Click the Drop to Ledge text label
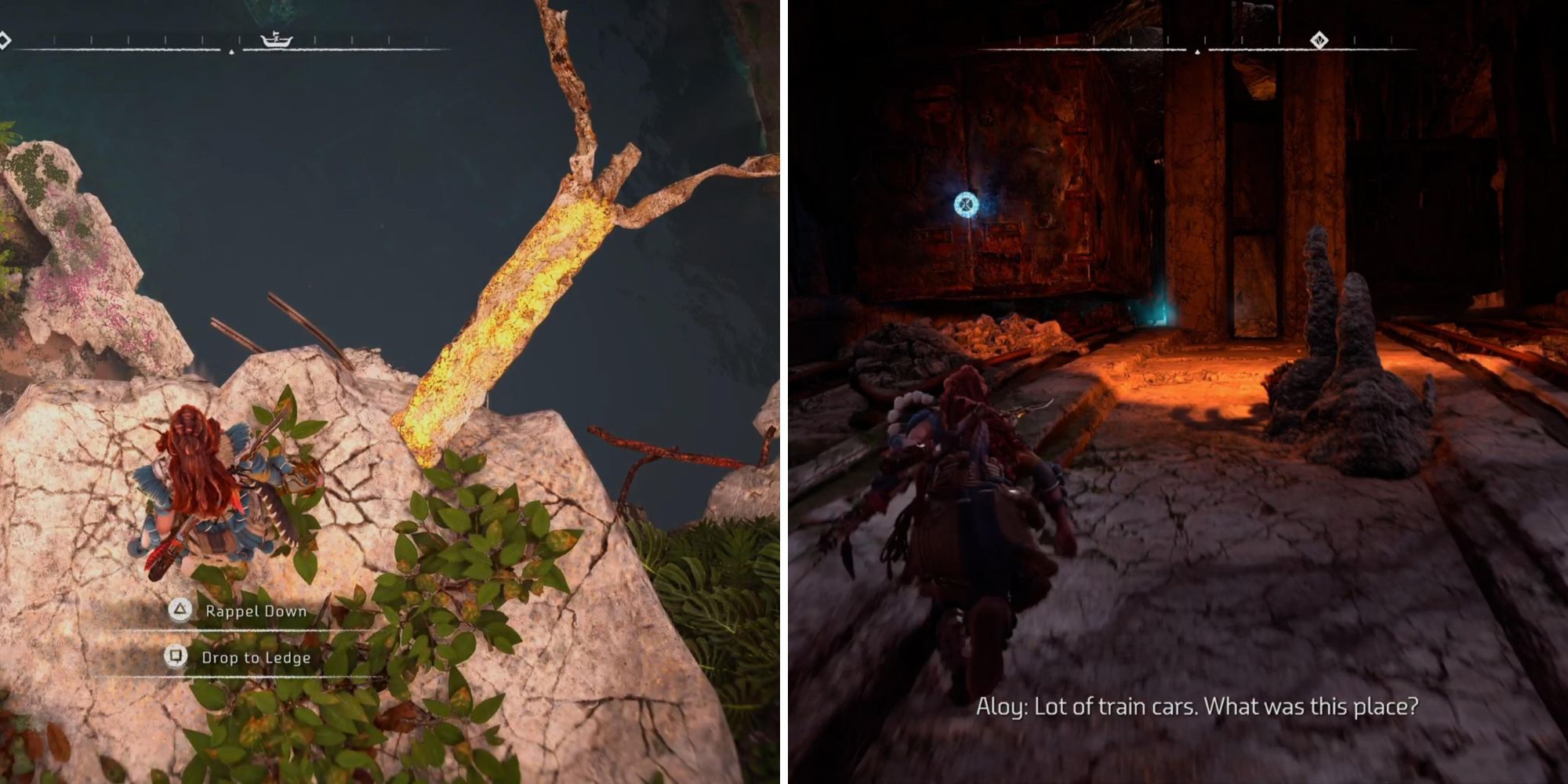The width and height of the screenshot is (1568, 784). click(259, 658)
